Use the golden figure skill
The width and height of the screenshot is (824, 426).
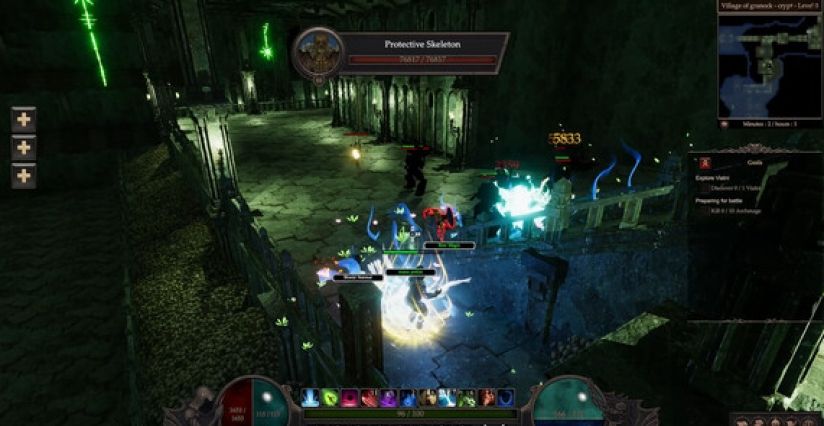427,398
